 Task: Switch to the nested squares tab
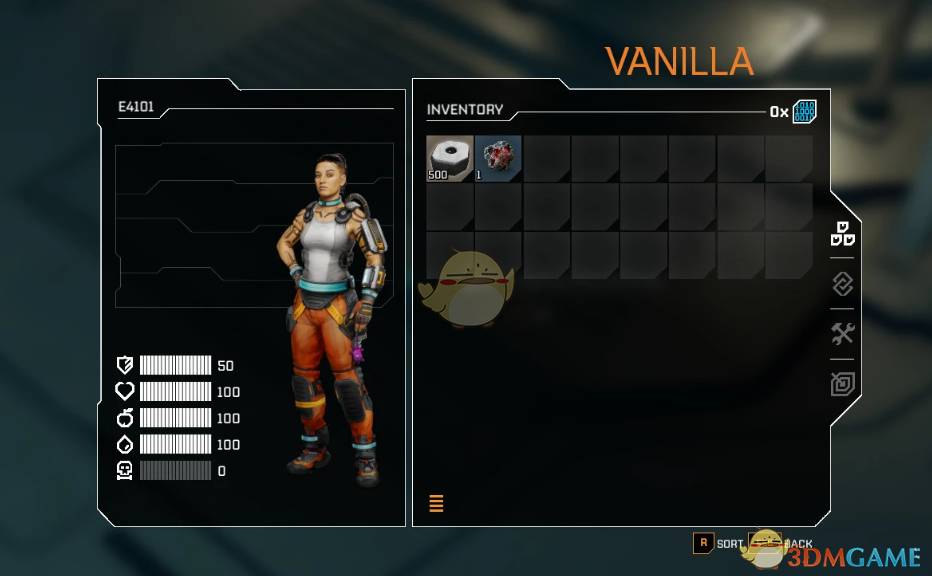pos(843,384)
